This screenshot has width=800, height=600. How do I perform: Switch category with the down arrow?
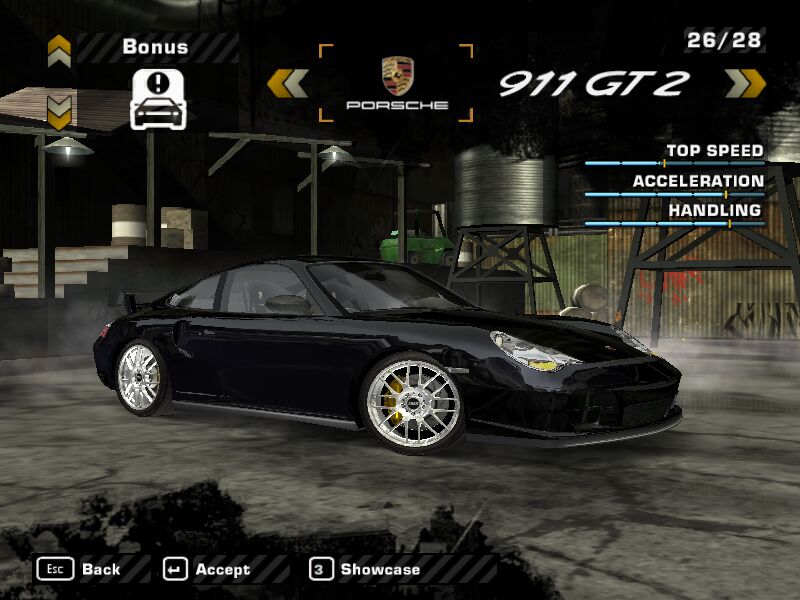(59, 111)
